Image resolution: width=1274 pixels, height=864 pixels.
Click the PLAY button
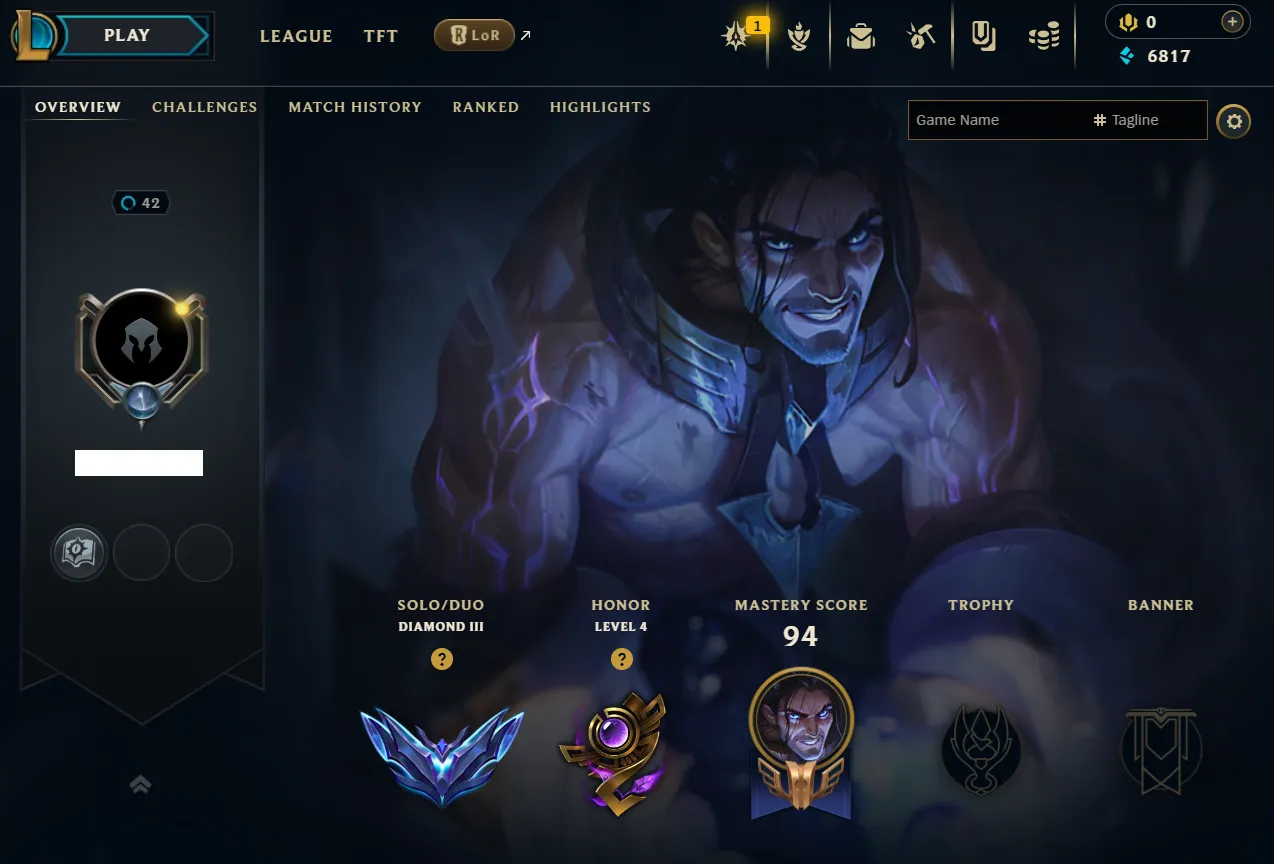click(127, 36)
